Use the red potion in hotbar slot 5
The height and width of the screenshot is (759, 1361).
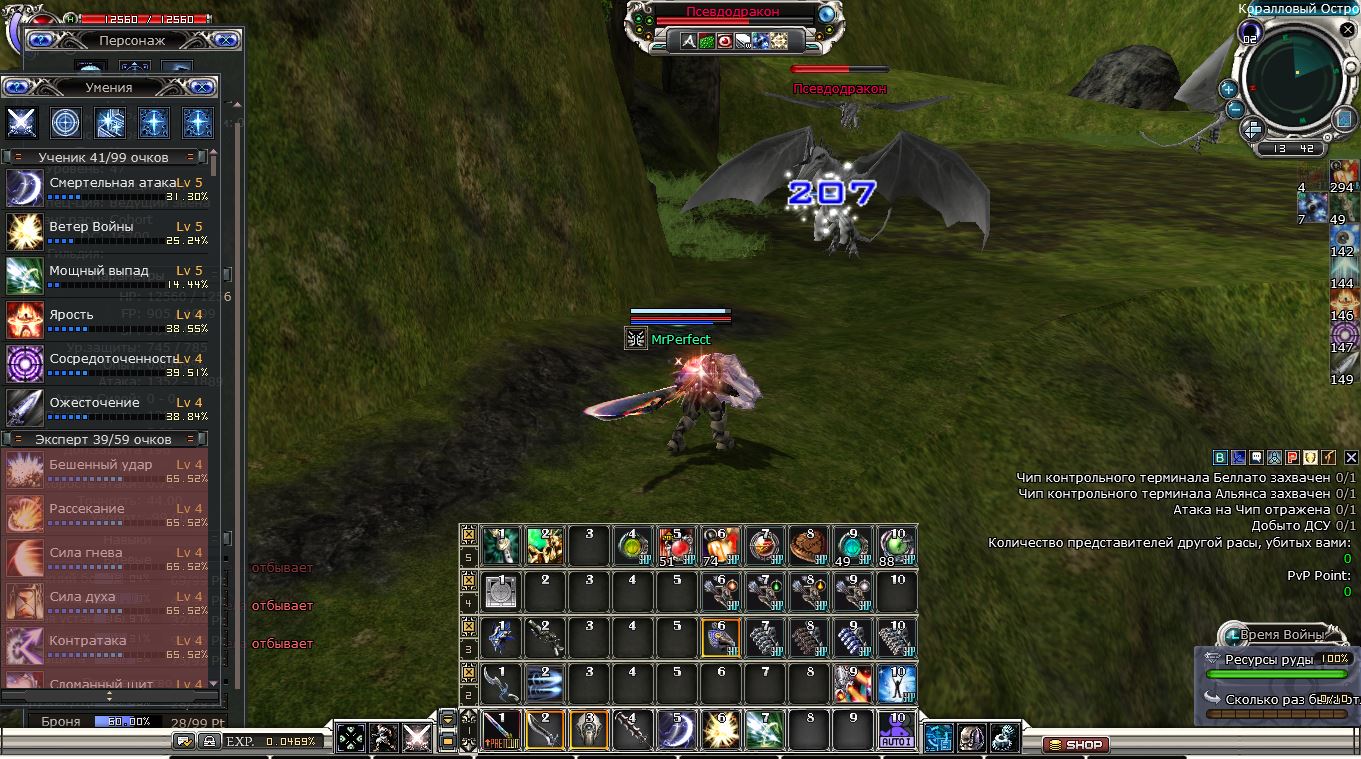(x=676, y=546)
